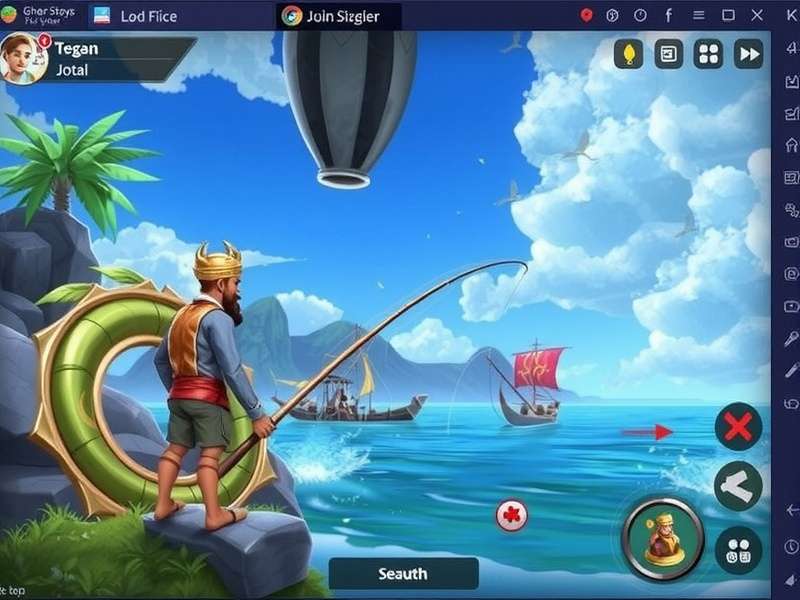Switch to the Join Sizgler tab
This screenshot has width=800, height=600.
(339, 15)
